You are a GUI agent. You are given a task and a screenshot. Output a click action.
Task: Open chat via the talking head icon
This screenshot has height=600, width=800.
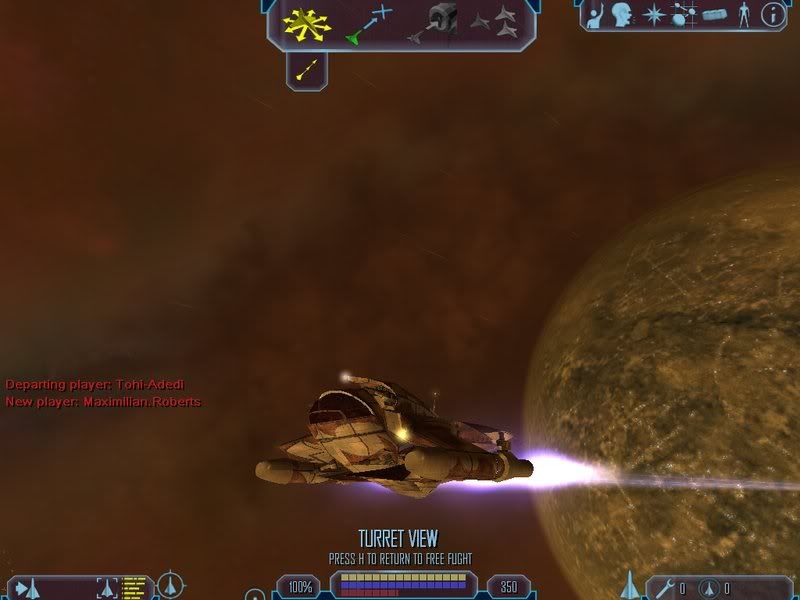[x=622, y=15]
